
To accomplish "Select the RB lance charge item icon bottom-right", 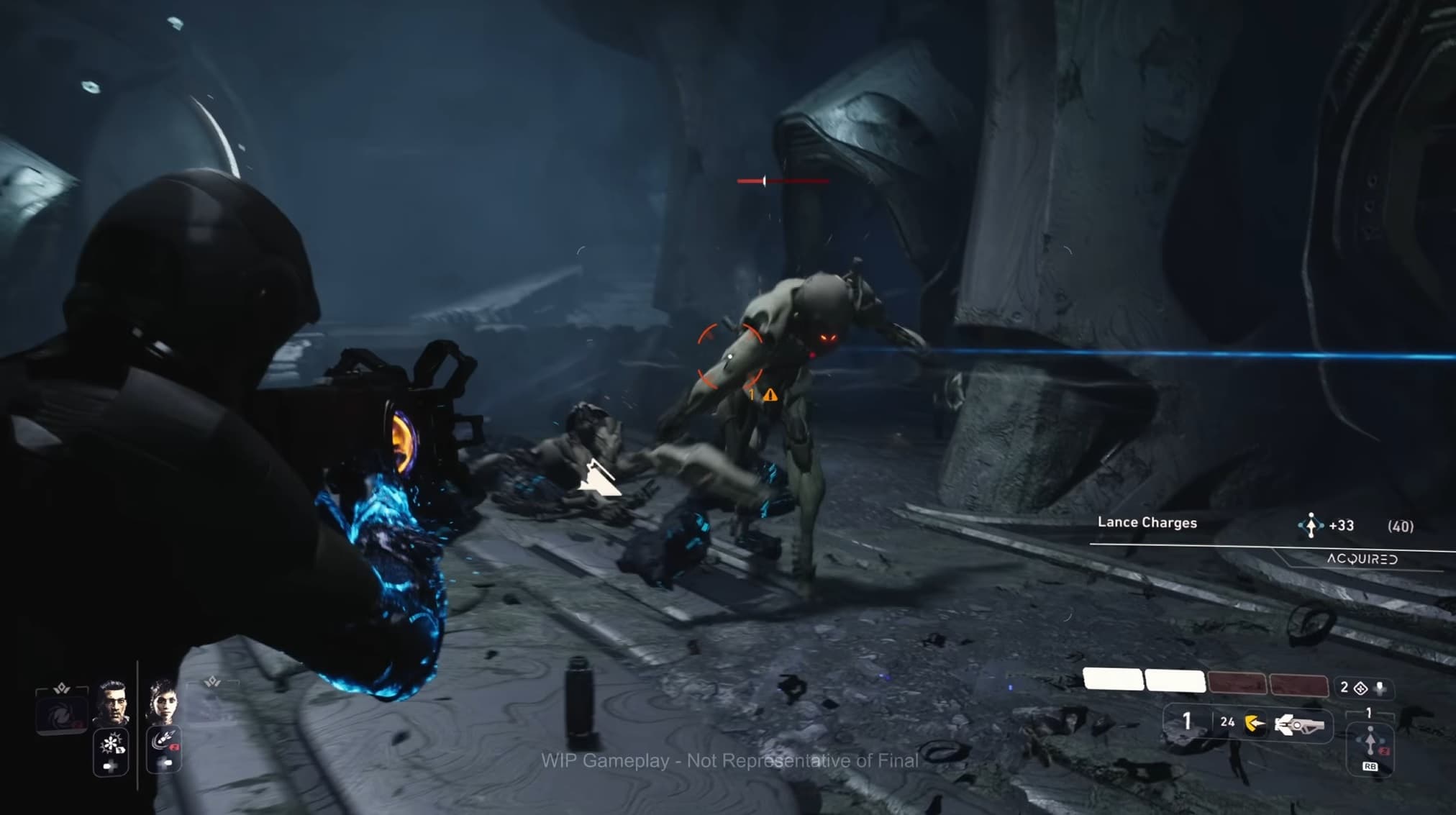I will (1370, 742).
